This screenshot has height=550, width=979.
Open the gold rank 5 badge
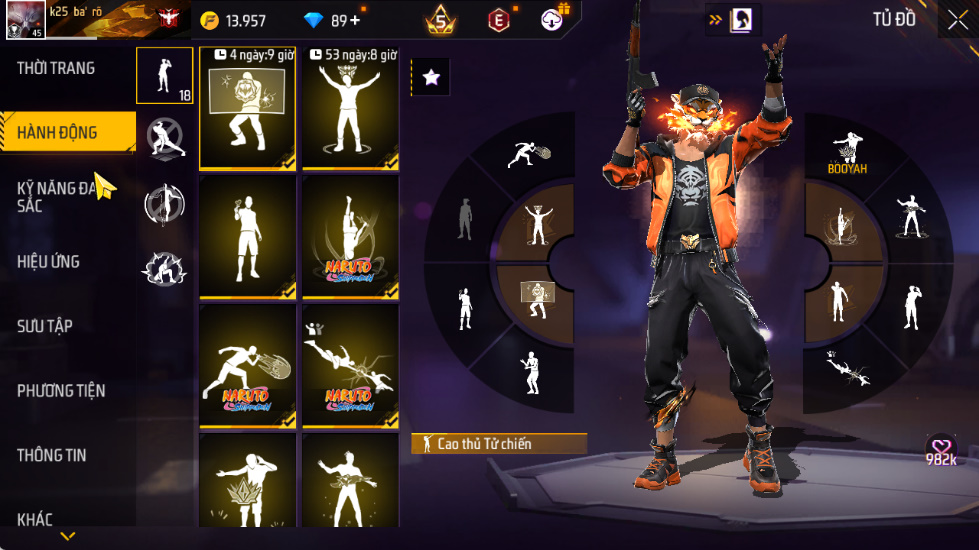(x=440, y=19)
